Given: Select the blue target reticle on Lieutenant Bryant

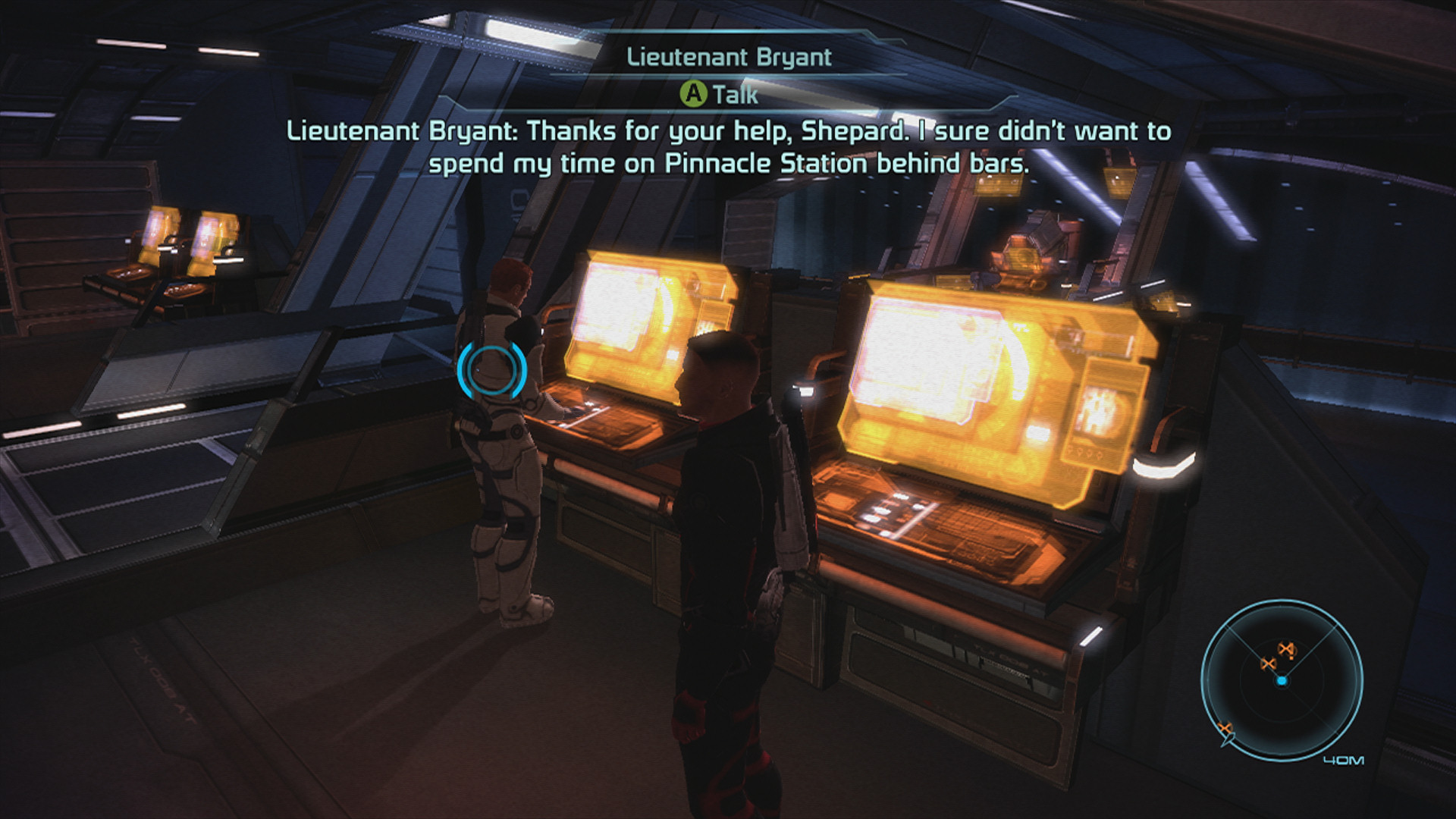Looking at the screenshot, I should coord(491,370).
